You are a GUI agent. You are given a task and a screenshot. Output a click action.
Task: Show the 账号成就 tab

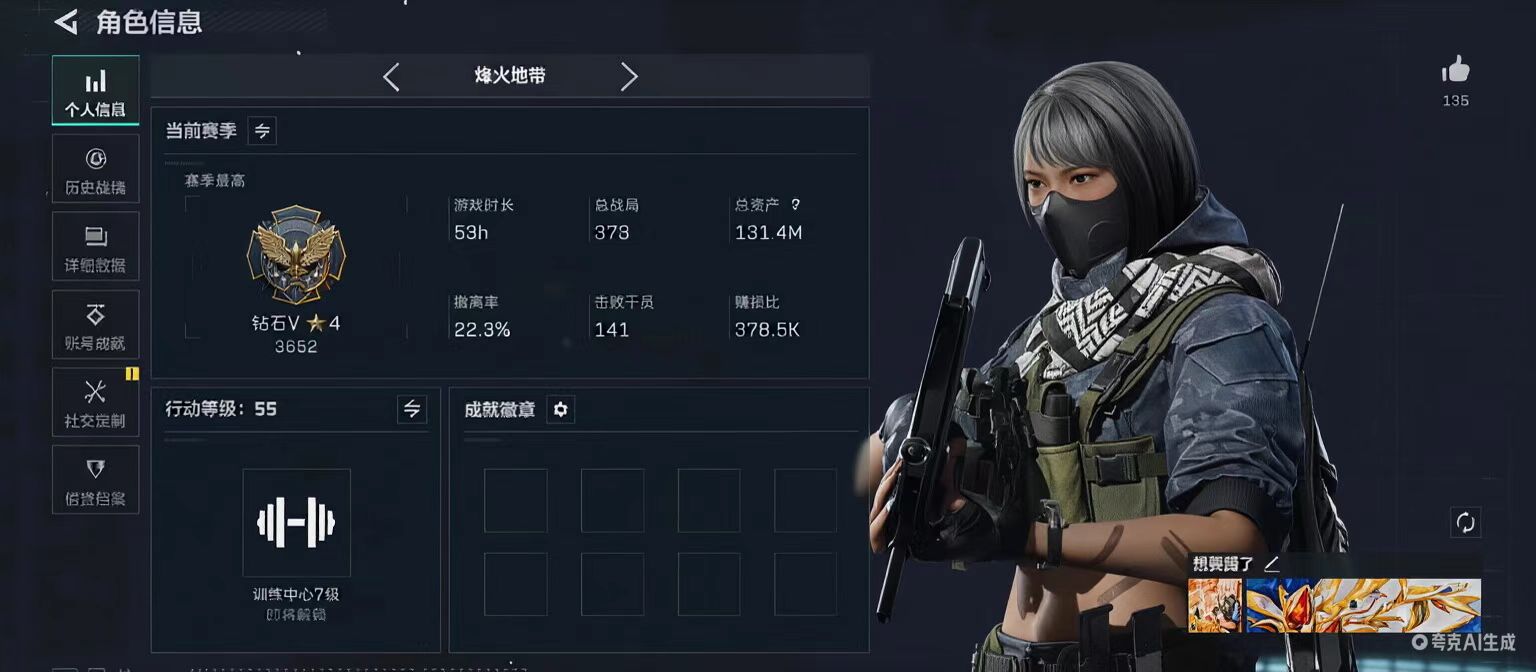(x=95, y=325)
